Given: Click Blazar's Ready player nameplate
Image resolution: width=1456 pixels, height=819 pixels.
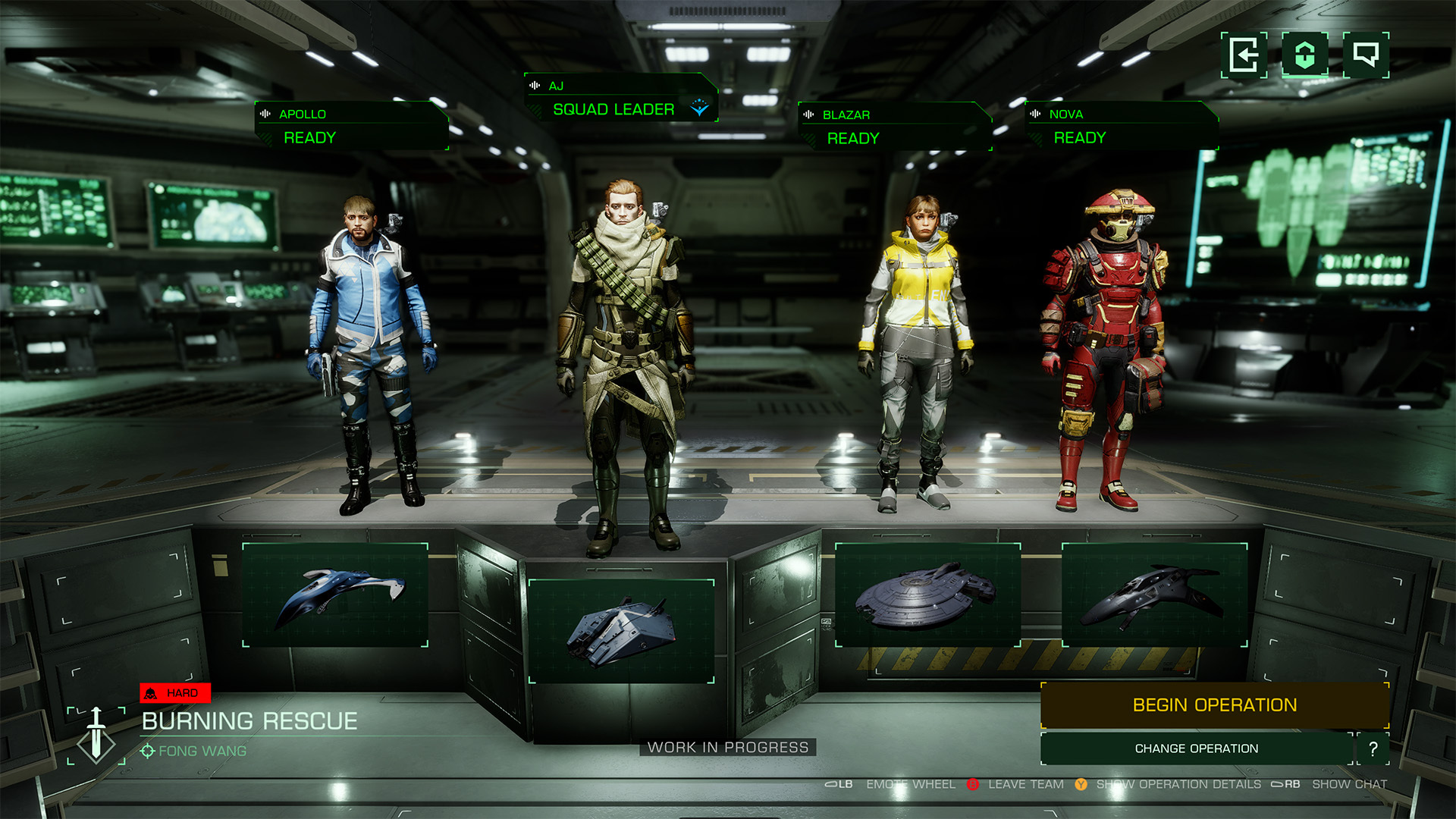Looking at the screenshot, I should coord(895,127).
